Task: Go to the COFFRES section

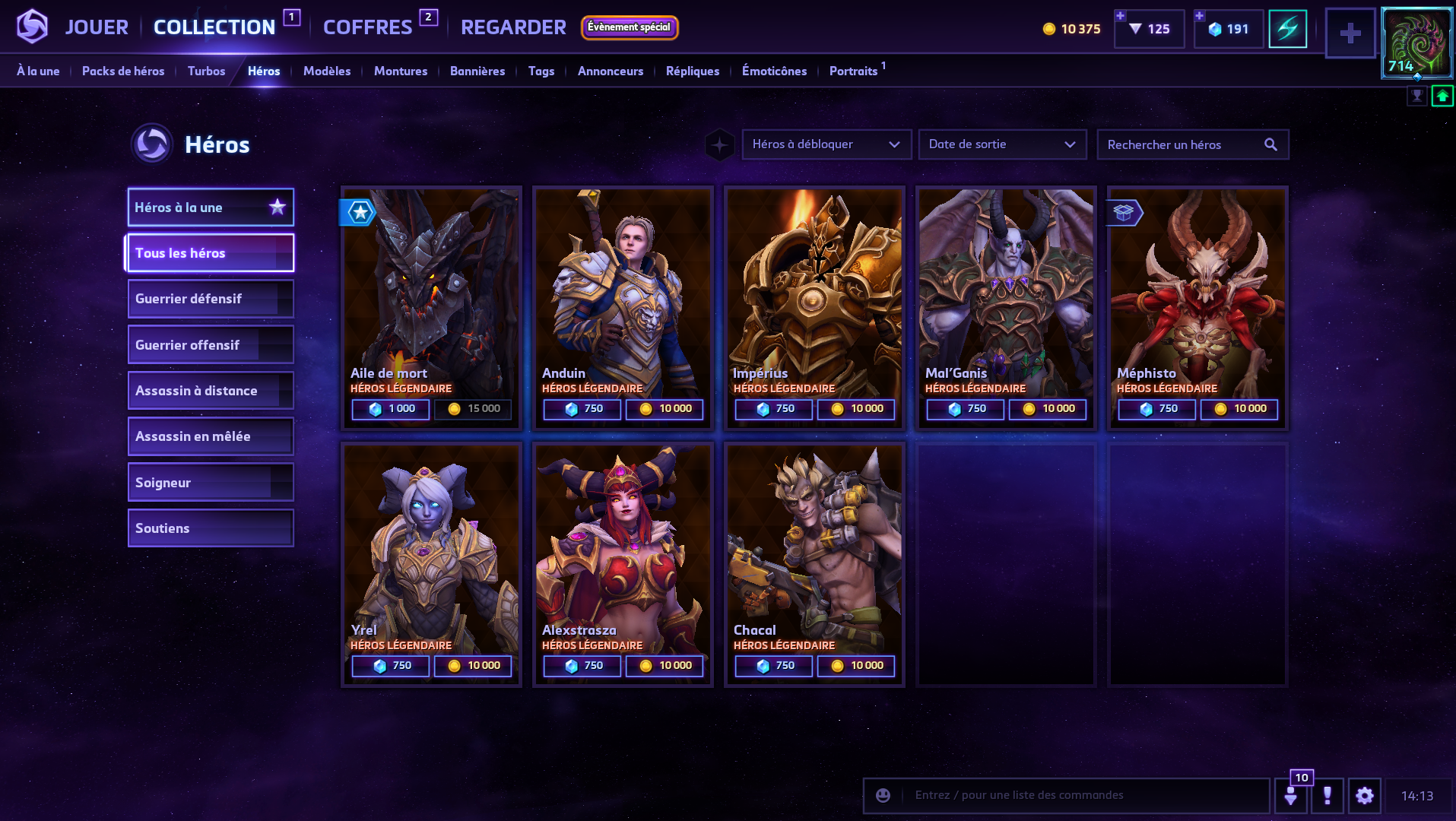Action: pos(367,27)
